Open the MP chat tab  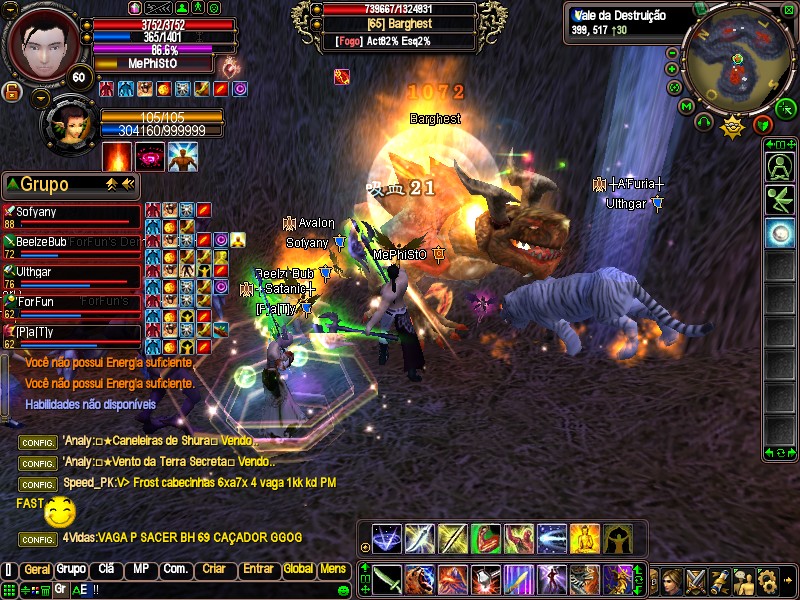coord(140,569)
